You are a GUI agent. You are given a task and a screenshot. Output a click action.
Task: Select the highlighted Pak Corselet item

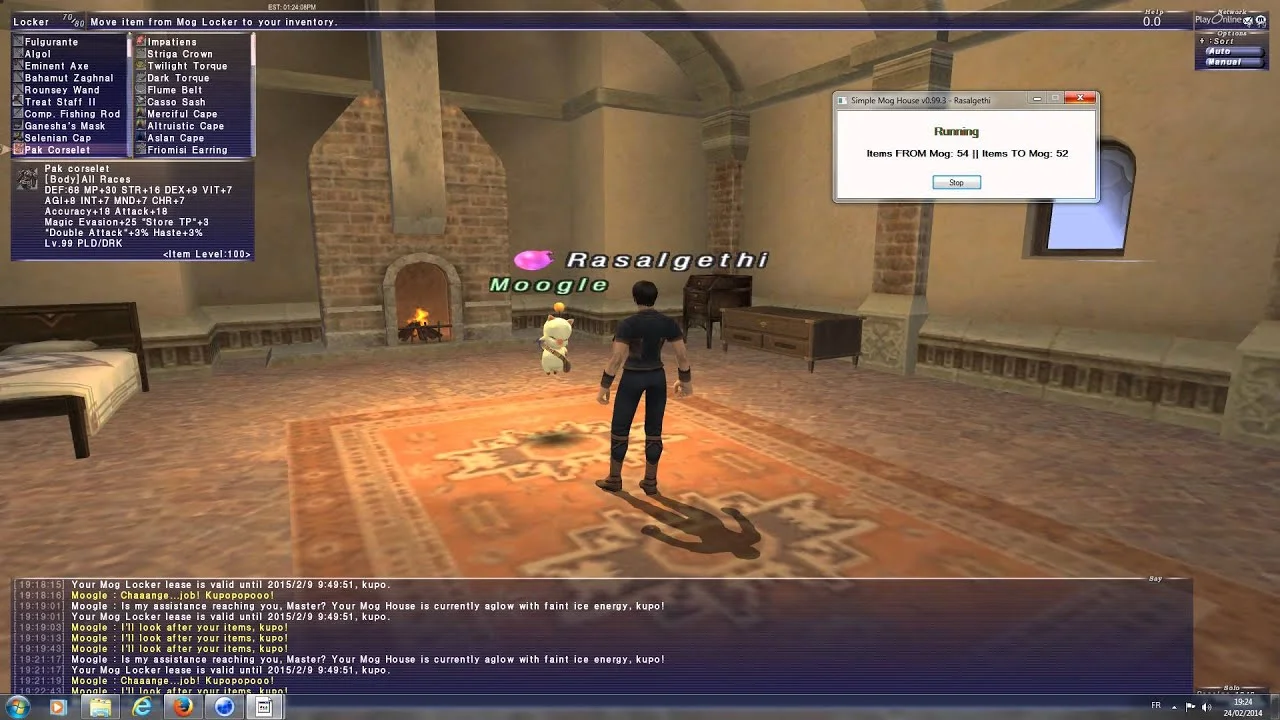57,150
